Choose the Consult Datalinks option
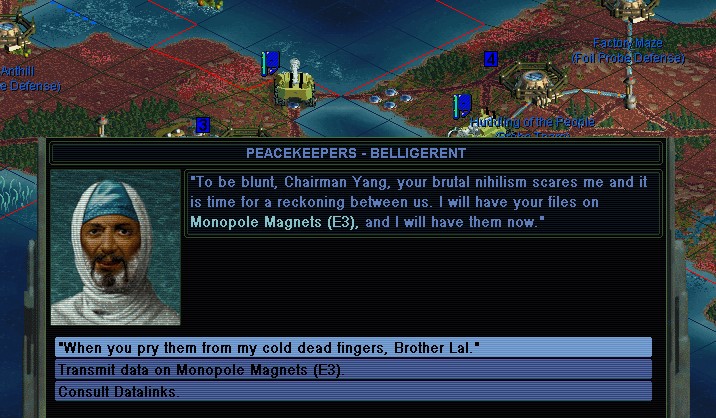Screen dimensions: 716x418 coord(353,390)
